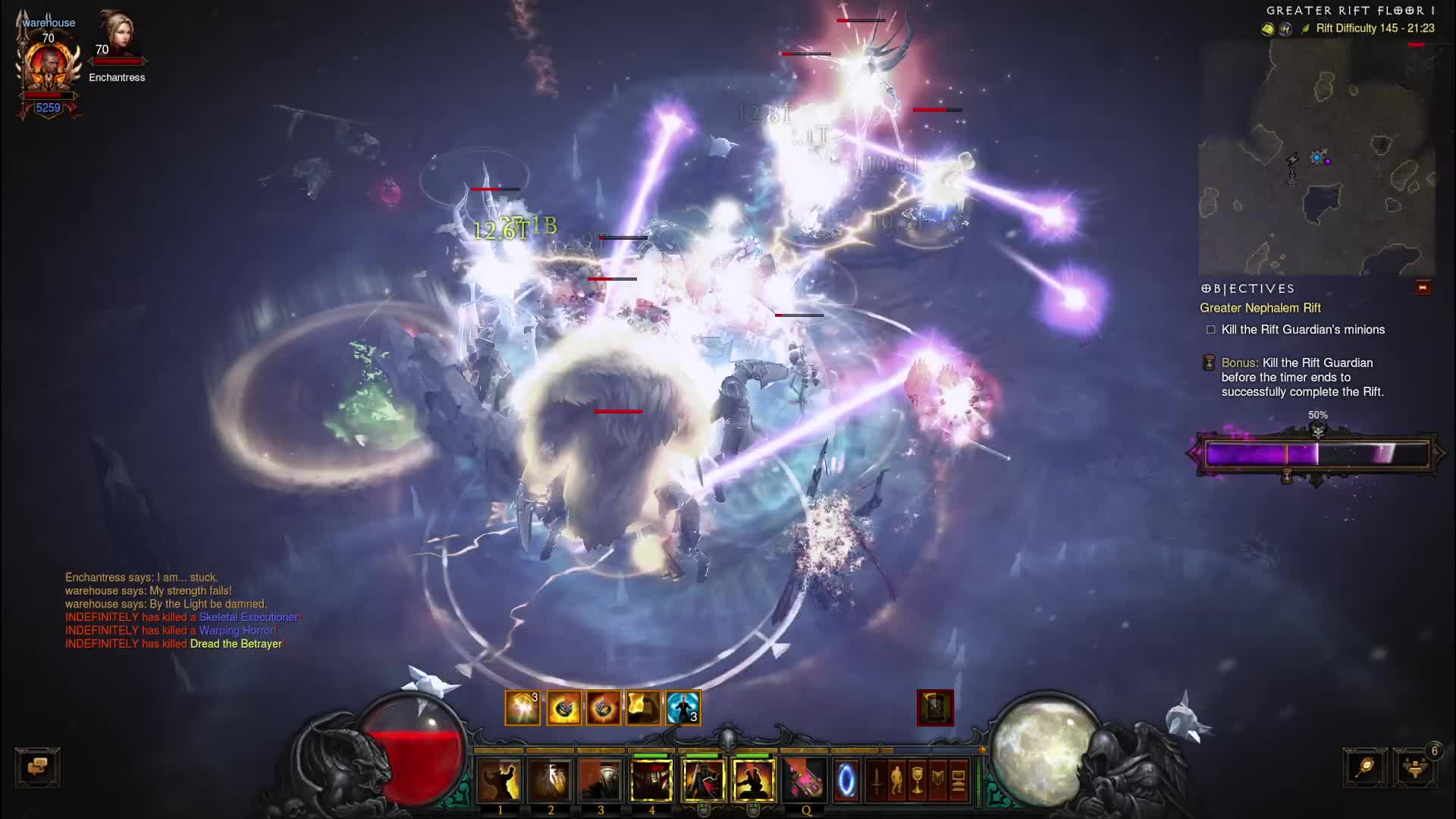
Task: Open the inventory with the sword button
Action: (x=877, y=780)
